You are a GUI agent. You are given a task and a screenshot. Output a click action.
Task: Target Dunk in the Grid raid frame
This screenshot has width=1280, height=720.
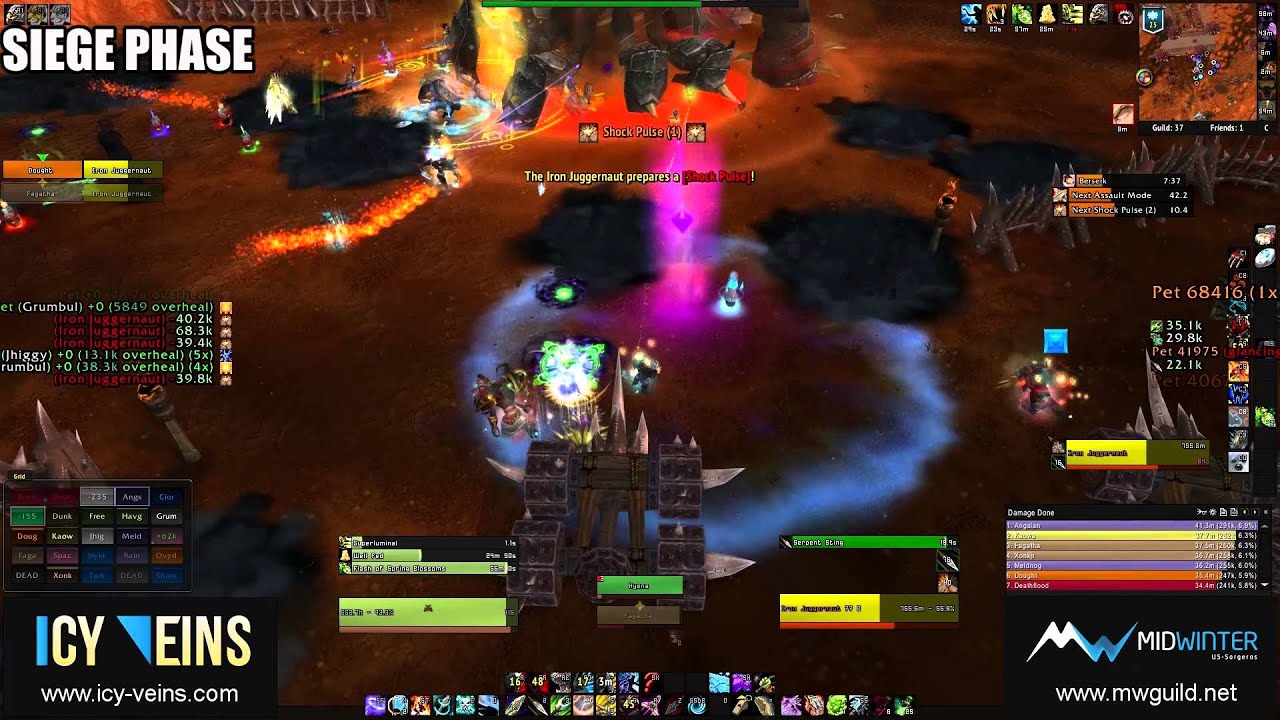(62, 517)
